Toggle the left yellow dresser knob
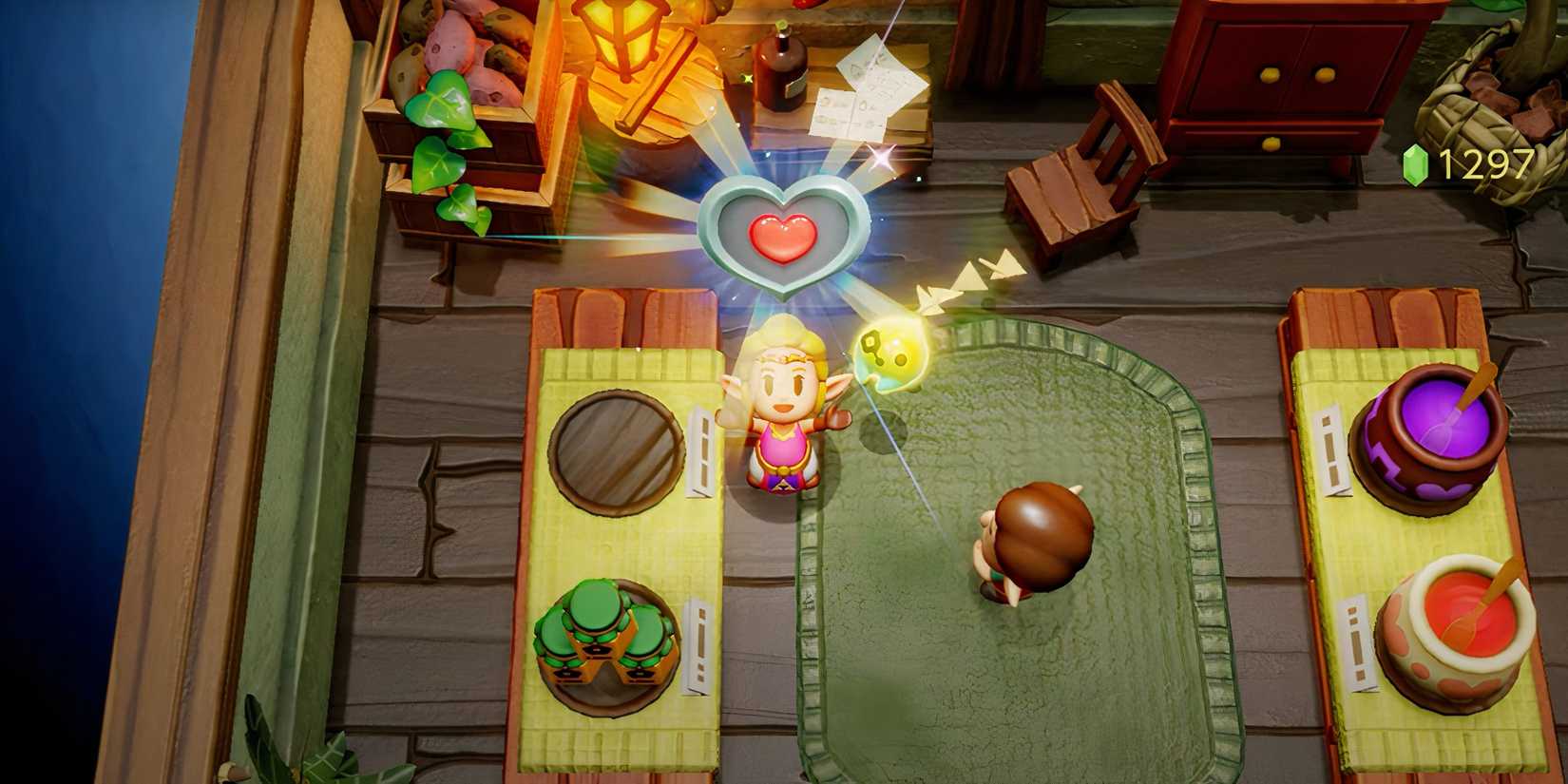The image size is (1568, 784). pos(1272,73)
